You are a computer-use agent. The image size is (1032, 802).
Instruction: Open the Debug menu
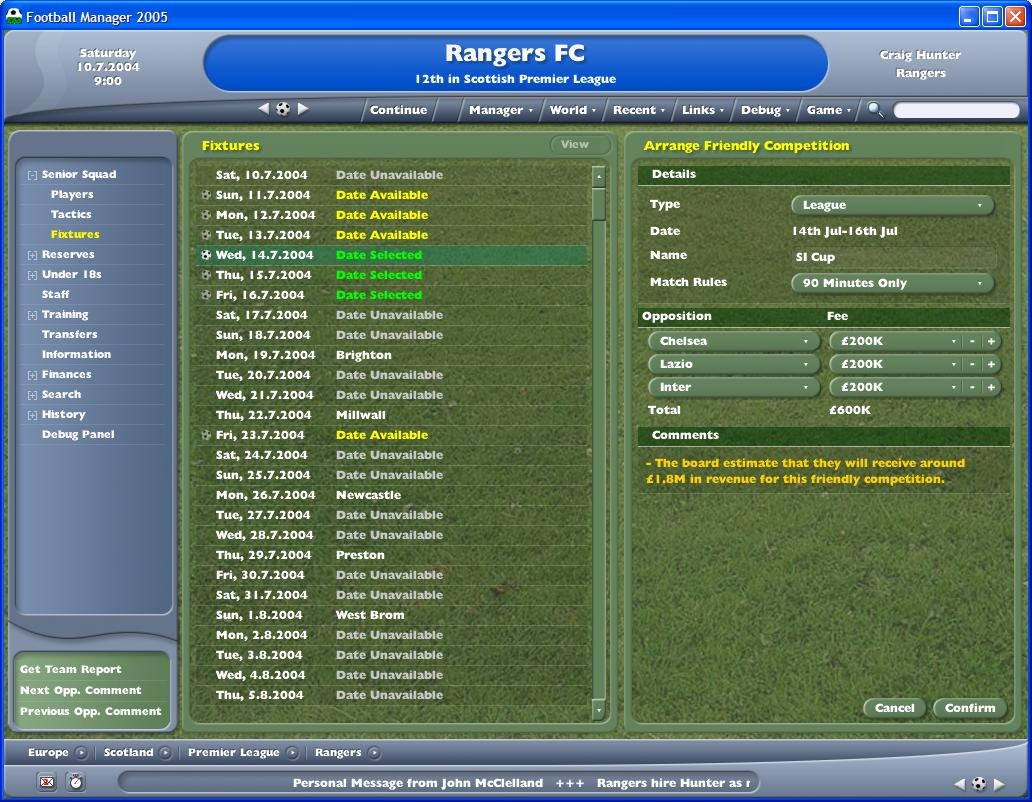765,110
